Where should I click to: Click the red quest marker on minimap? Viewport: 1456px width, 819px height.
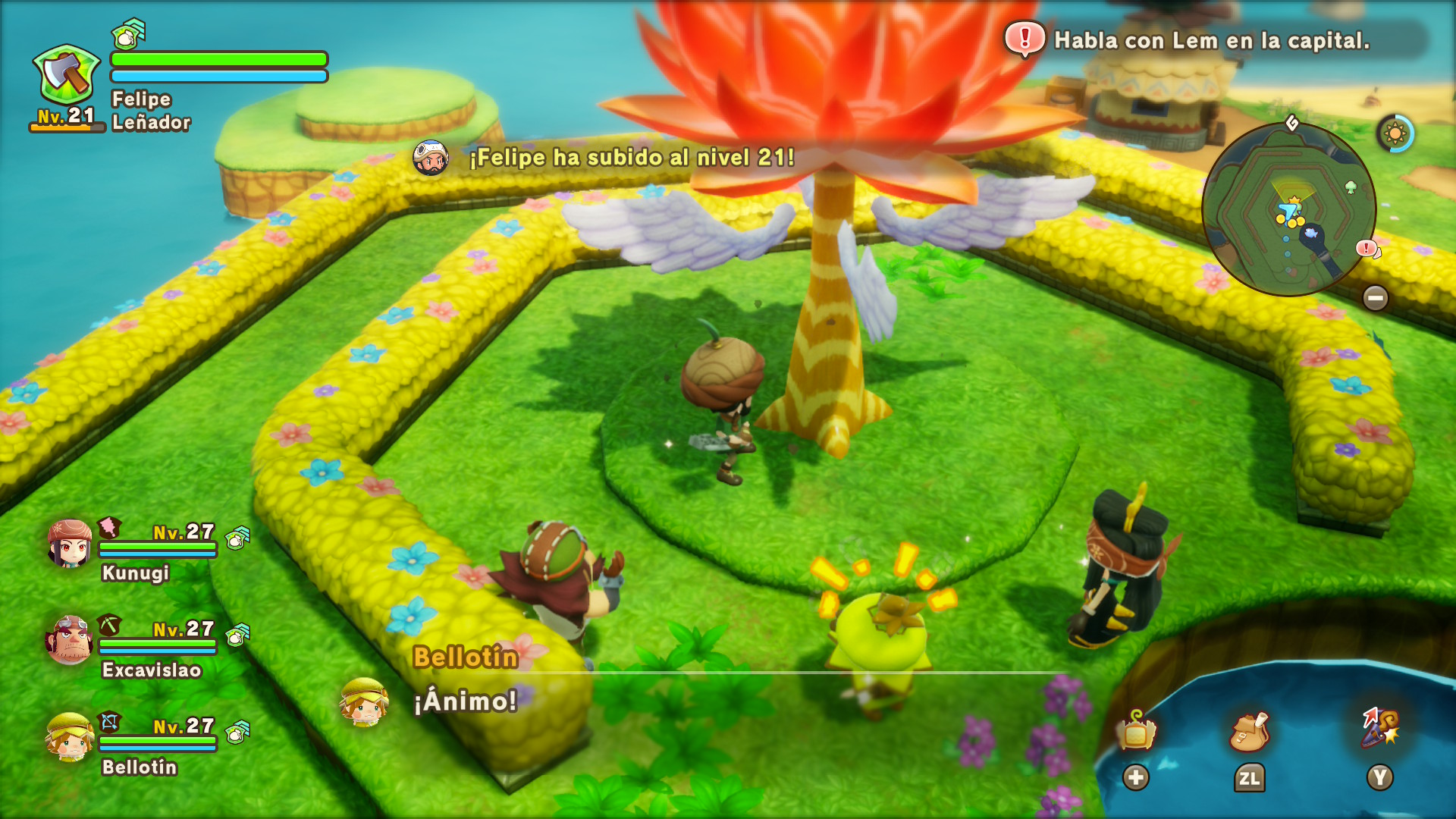(x=1367, y=248)
